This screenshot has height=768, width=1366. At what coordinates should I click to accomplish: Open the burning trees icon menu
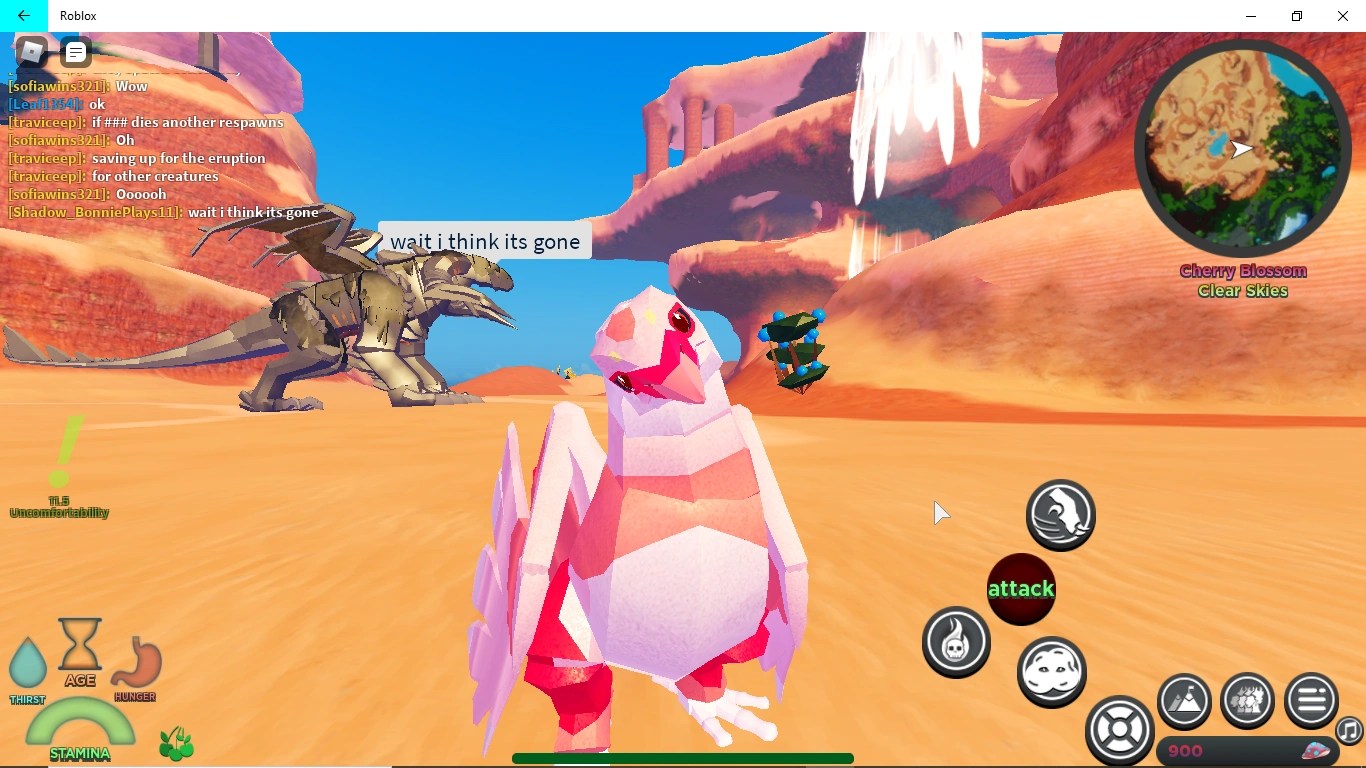pyautogui.click(x=1247, y=700)
